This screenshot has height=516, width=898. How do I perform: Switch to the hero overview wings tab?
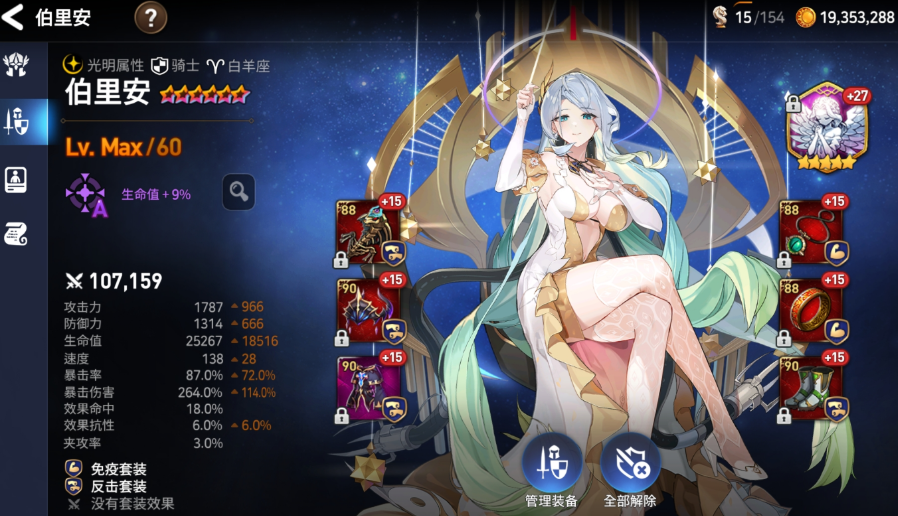pyautogui.click(x=16, y=66)
